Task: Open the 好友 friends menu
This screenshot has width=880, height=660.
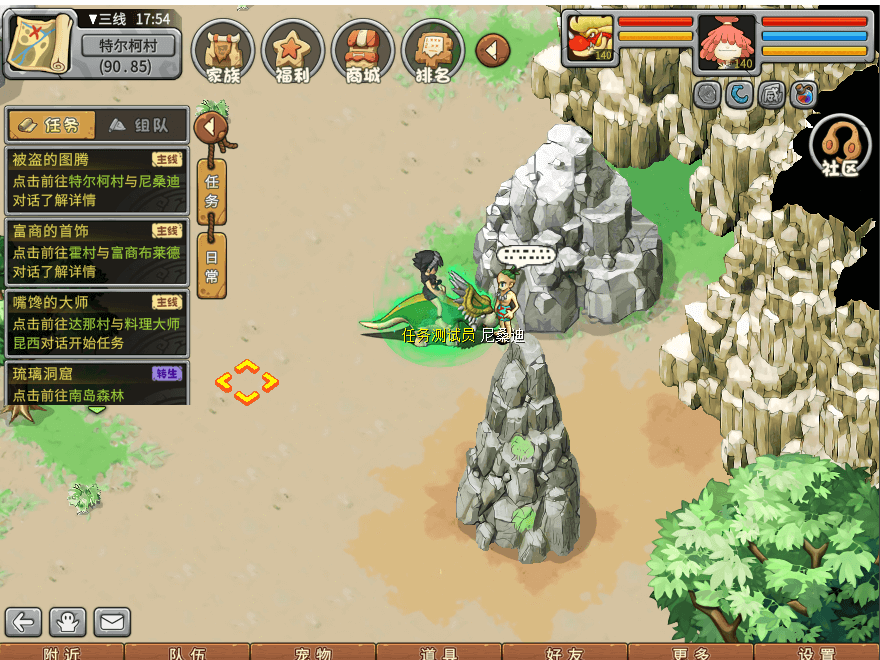Action: pyautogui.click(x=565, y=653)
